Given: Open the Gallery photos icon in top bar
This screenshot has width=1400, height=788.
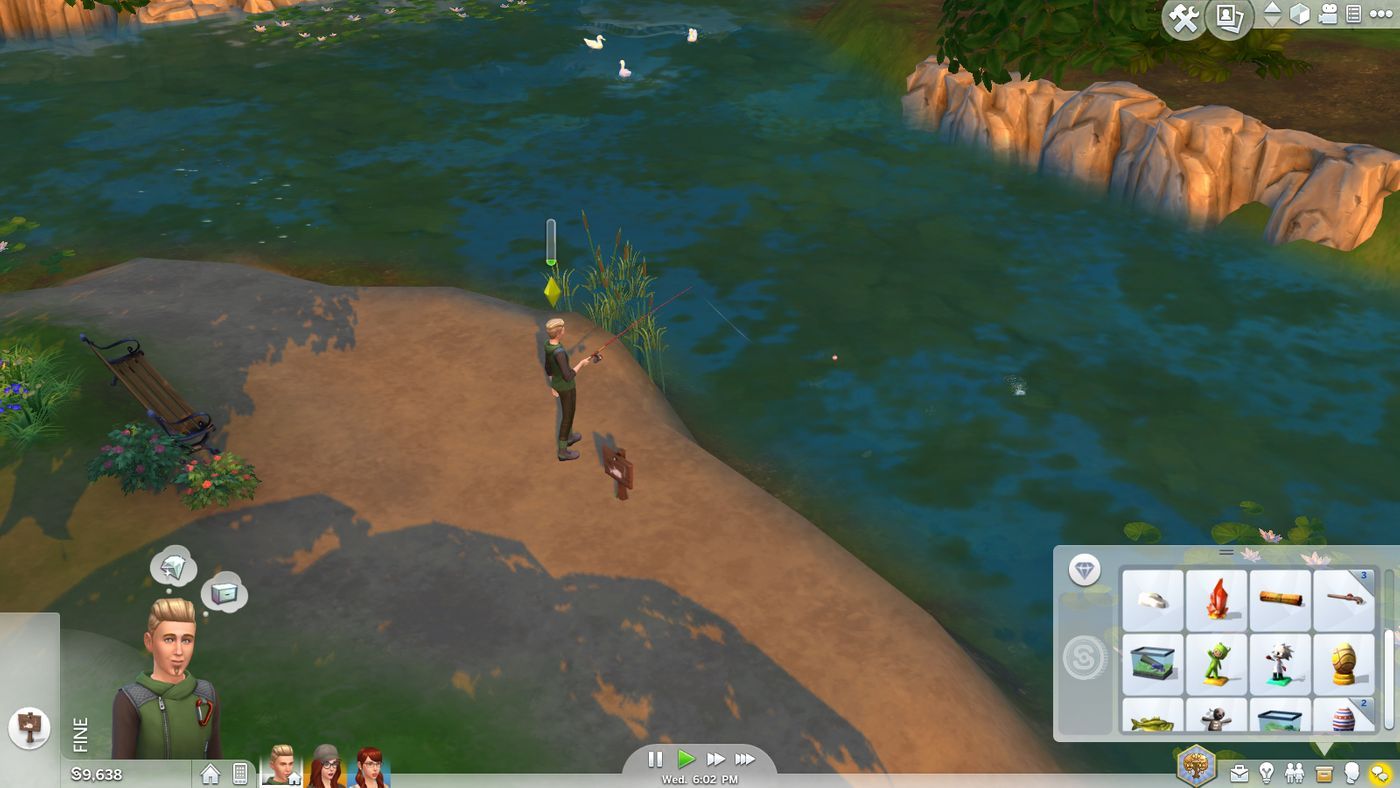Looking at the screenshot, I should pos(1228,17).
